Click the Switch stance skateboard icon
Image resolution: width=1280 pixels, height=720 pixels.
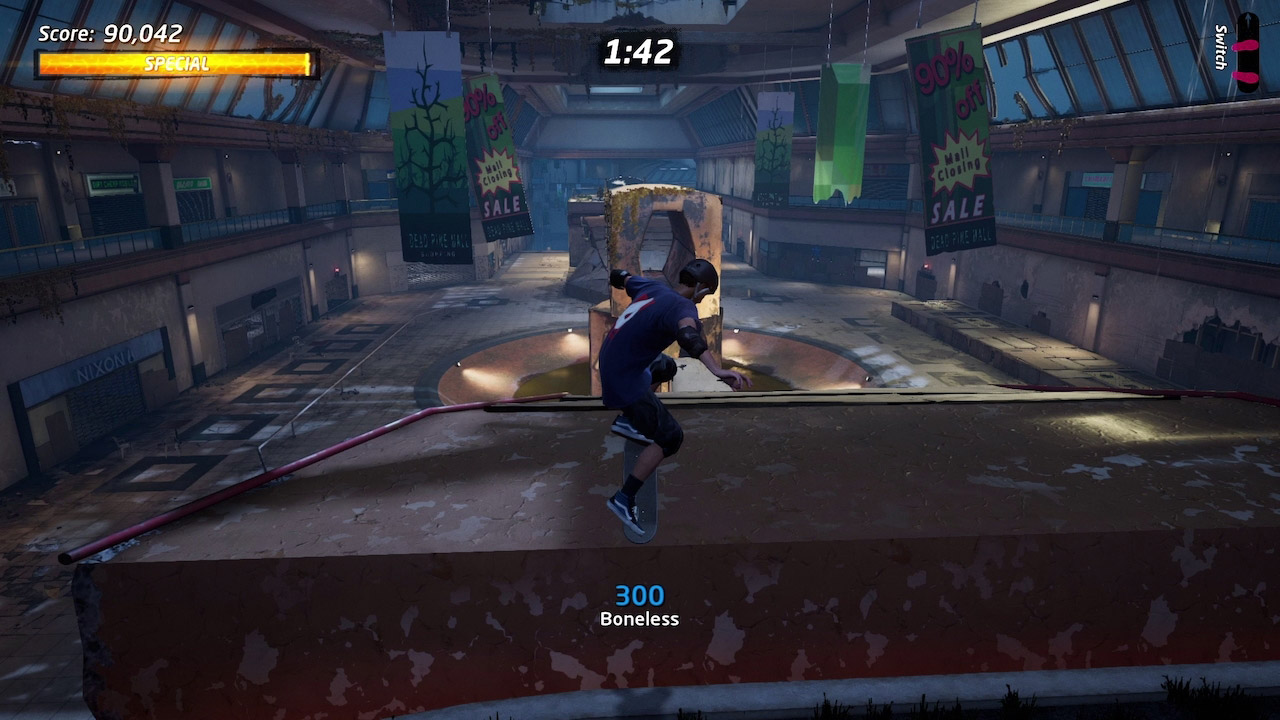pos(1247,53)
